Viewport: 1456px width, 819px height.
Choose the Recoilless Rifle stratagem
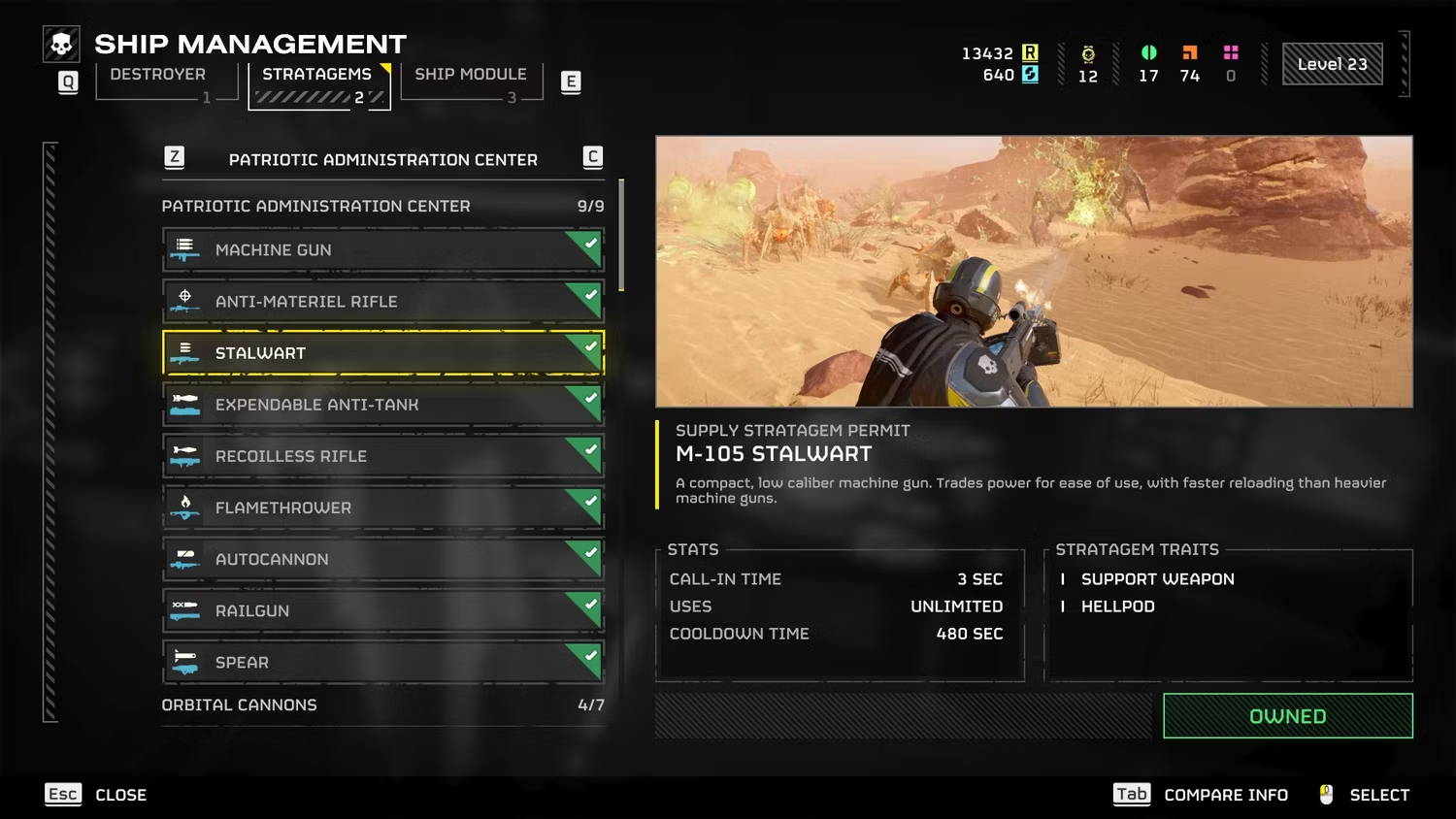click(x=382, y=456)
